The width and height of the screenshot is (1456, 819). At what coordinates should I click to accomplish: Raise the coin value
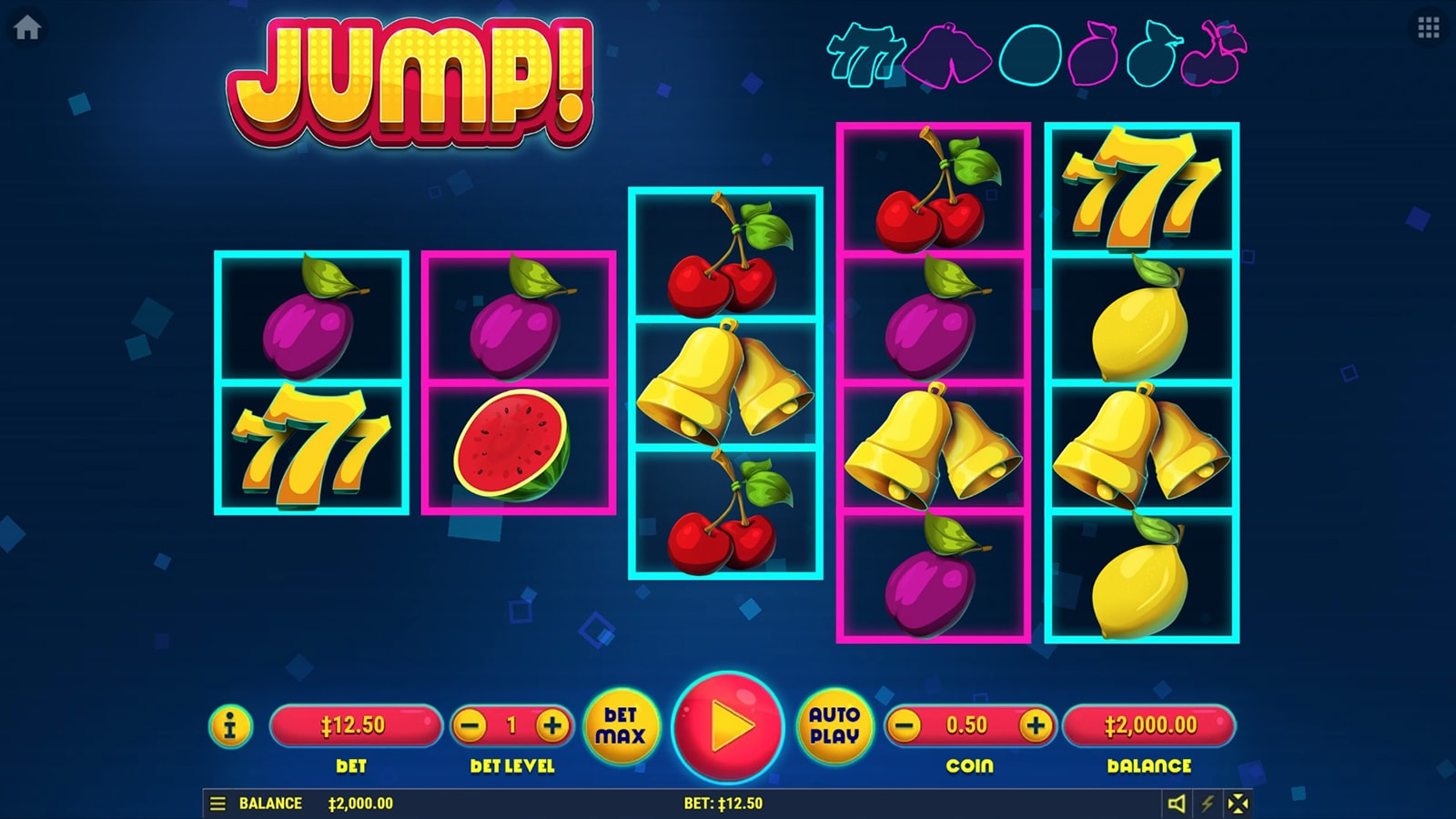tap(1035, 726)
